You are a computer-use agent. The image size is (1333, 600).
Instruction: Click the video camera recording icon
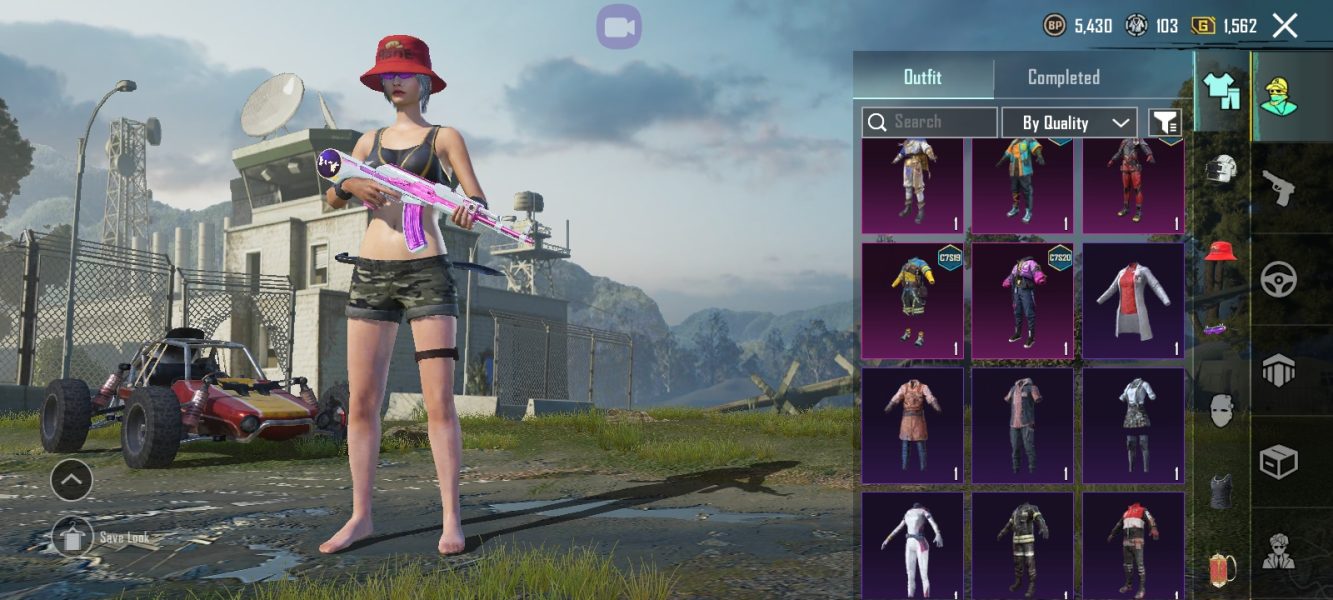619,27
